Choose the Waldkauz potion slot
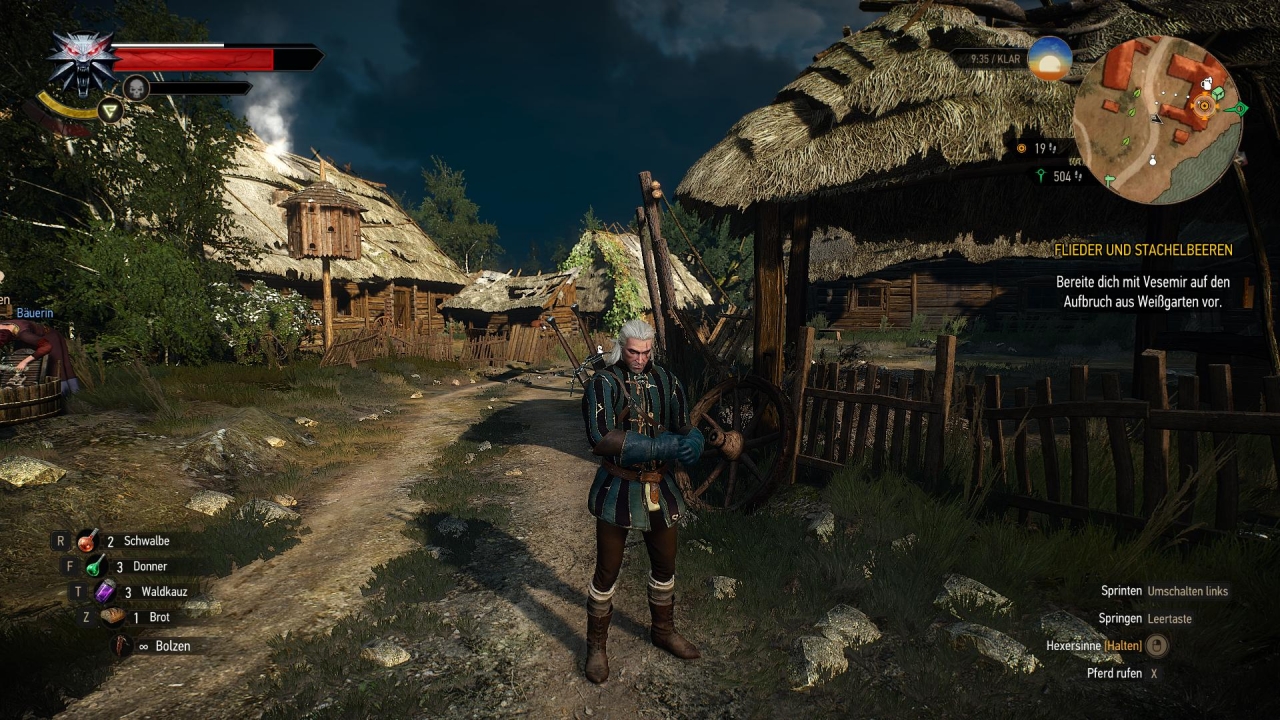 pos(105,592)
